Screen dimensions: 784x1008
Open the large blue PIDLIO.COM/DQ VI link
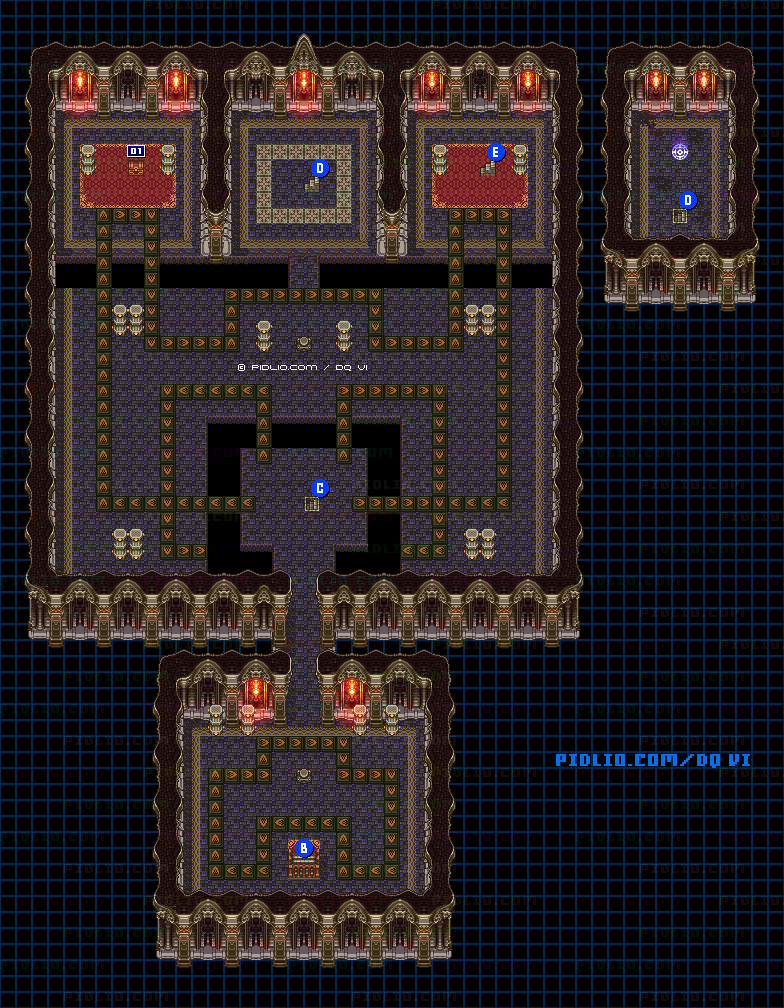click(653, 760)
